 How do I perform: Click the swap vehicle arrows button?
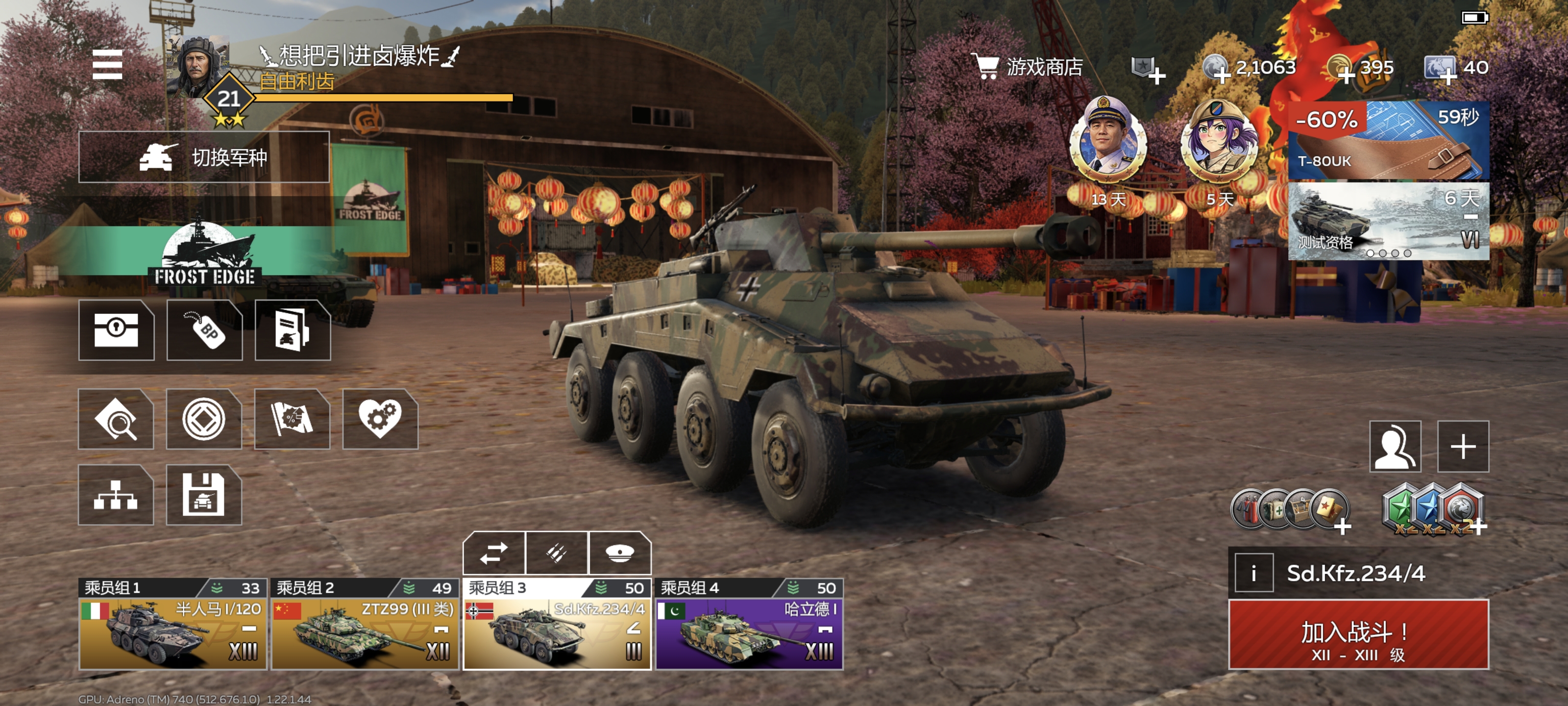[493, 553]
